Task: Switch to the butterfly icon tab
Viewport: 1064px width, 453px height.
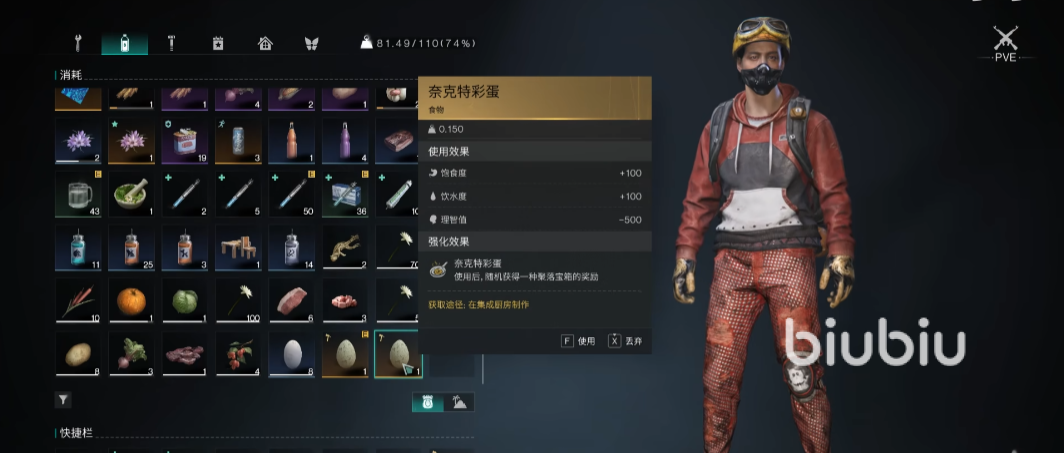Action: pos(311,43)
